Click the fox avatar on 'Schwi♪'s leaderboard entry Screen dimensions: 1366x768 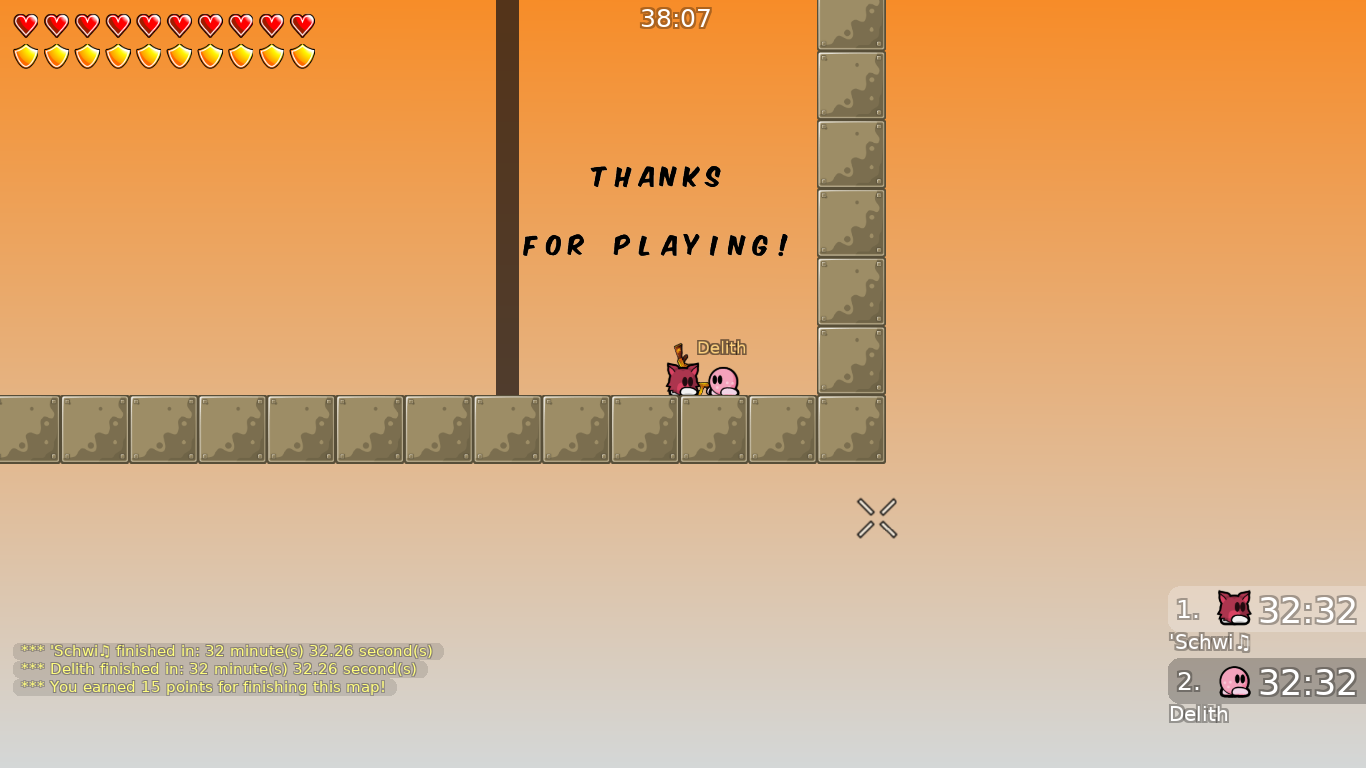coord(1233,609)
